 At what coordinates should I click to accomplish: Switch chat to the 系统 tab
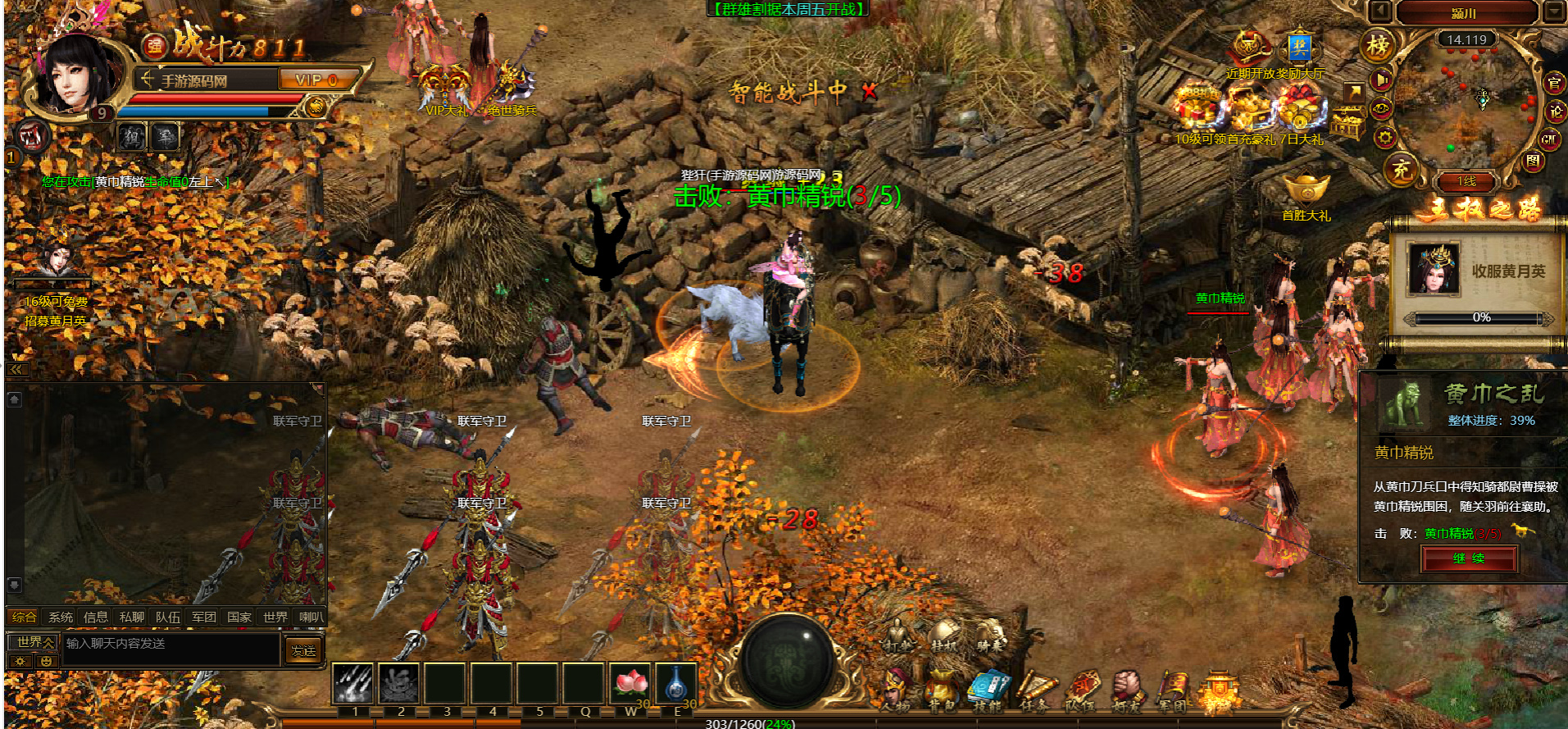coord(61,617)
